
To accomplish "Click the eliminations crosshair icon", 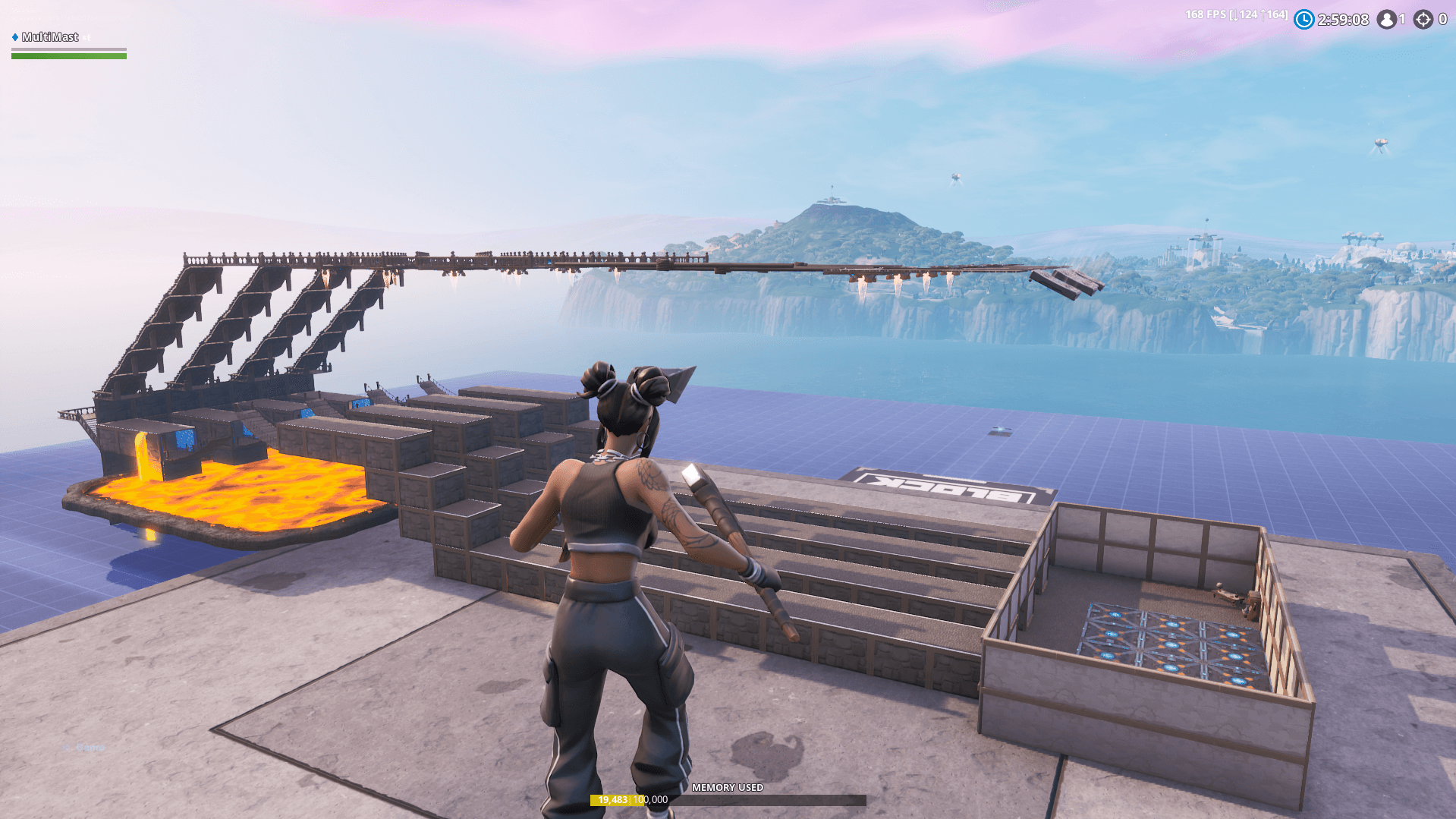I will click(1422, 20).
